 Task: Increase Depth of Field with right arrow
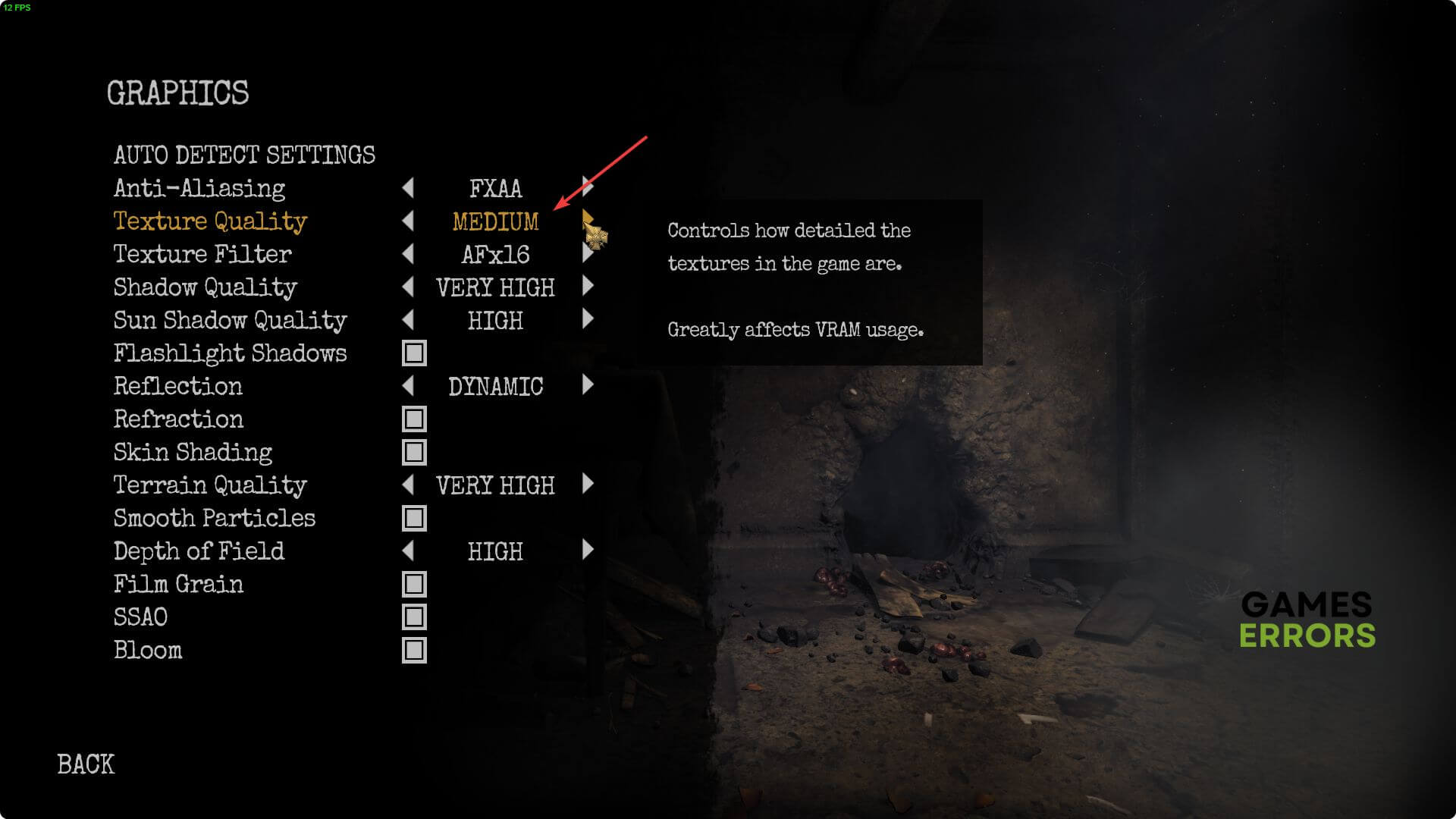(x=588, y=551)
